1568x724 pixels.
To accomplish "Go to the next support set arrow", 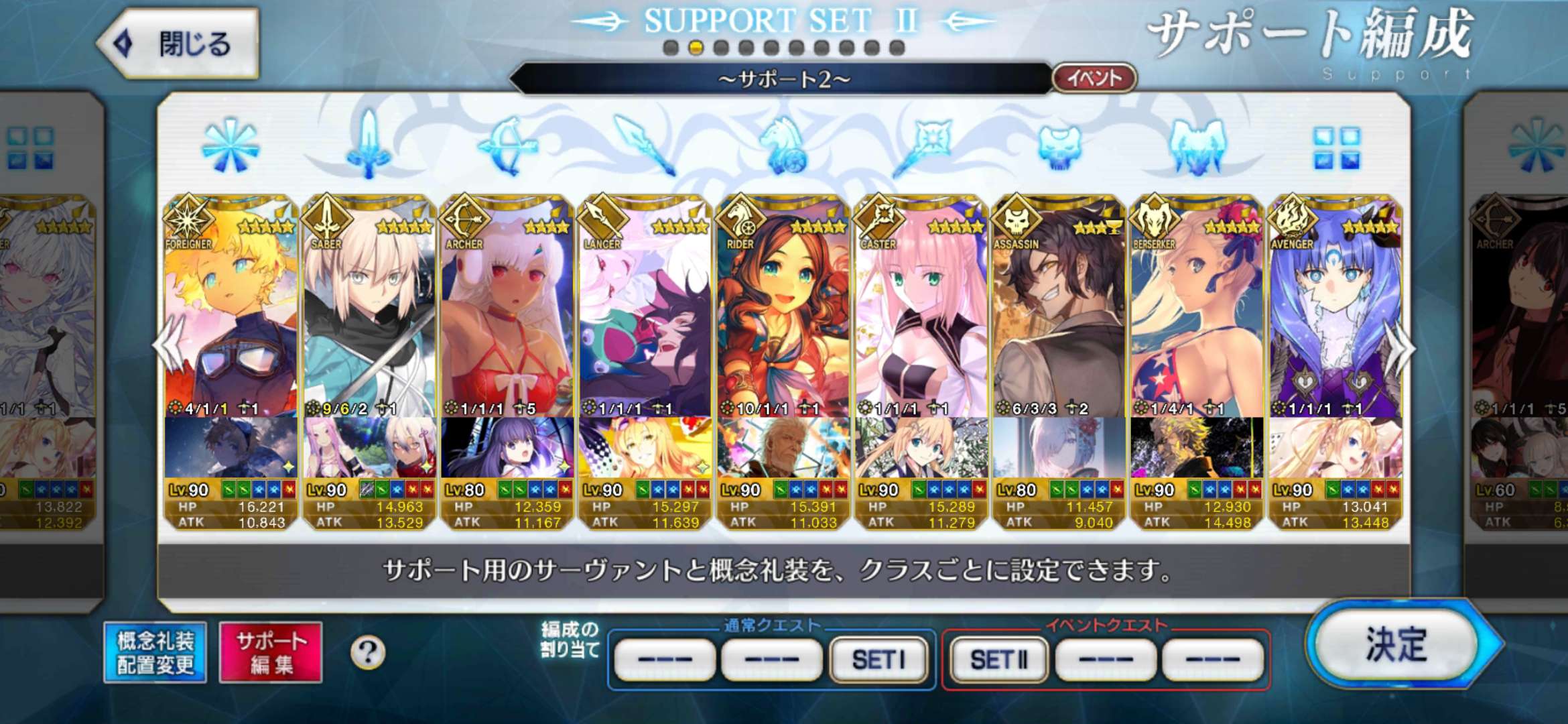I will pyautogui.click(x=1402, y=349).
